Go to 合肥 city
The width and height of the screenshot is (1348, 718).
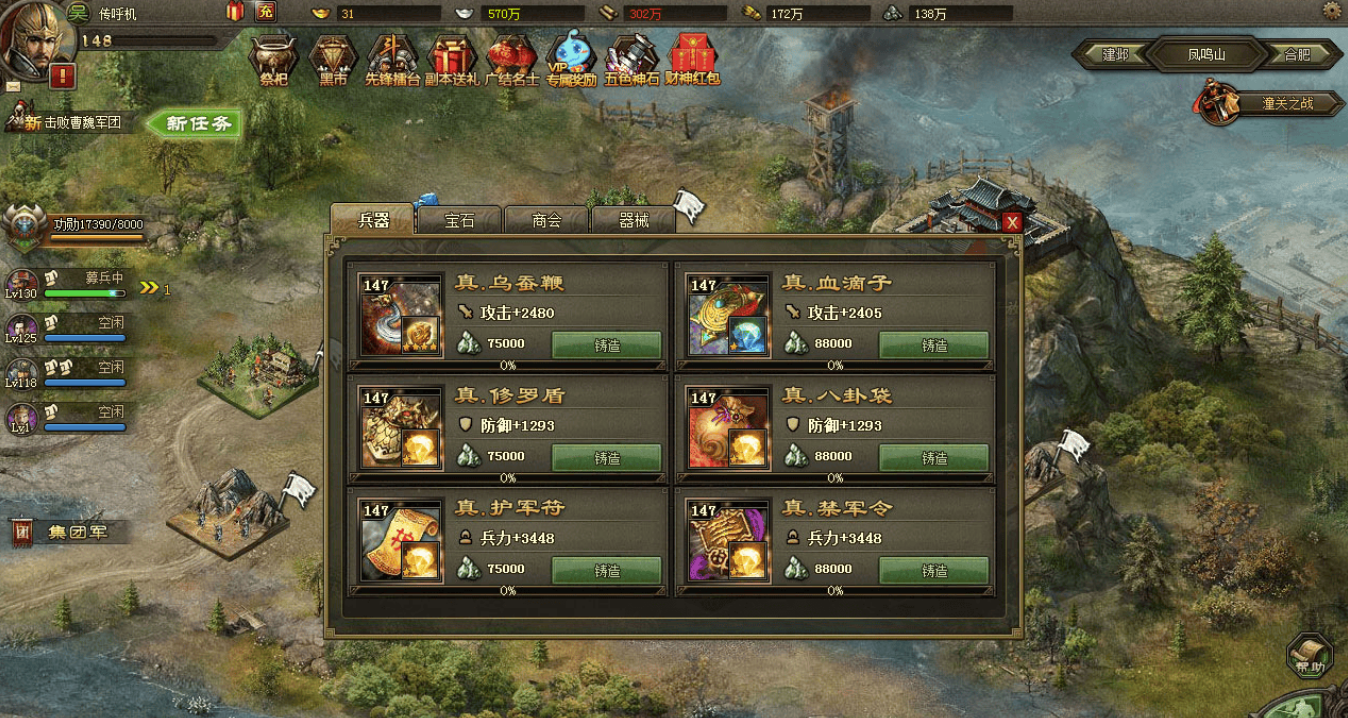point(1298,55)
